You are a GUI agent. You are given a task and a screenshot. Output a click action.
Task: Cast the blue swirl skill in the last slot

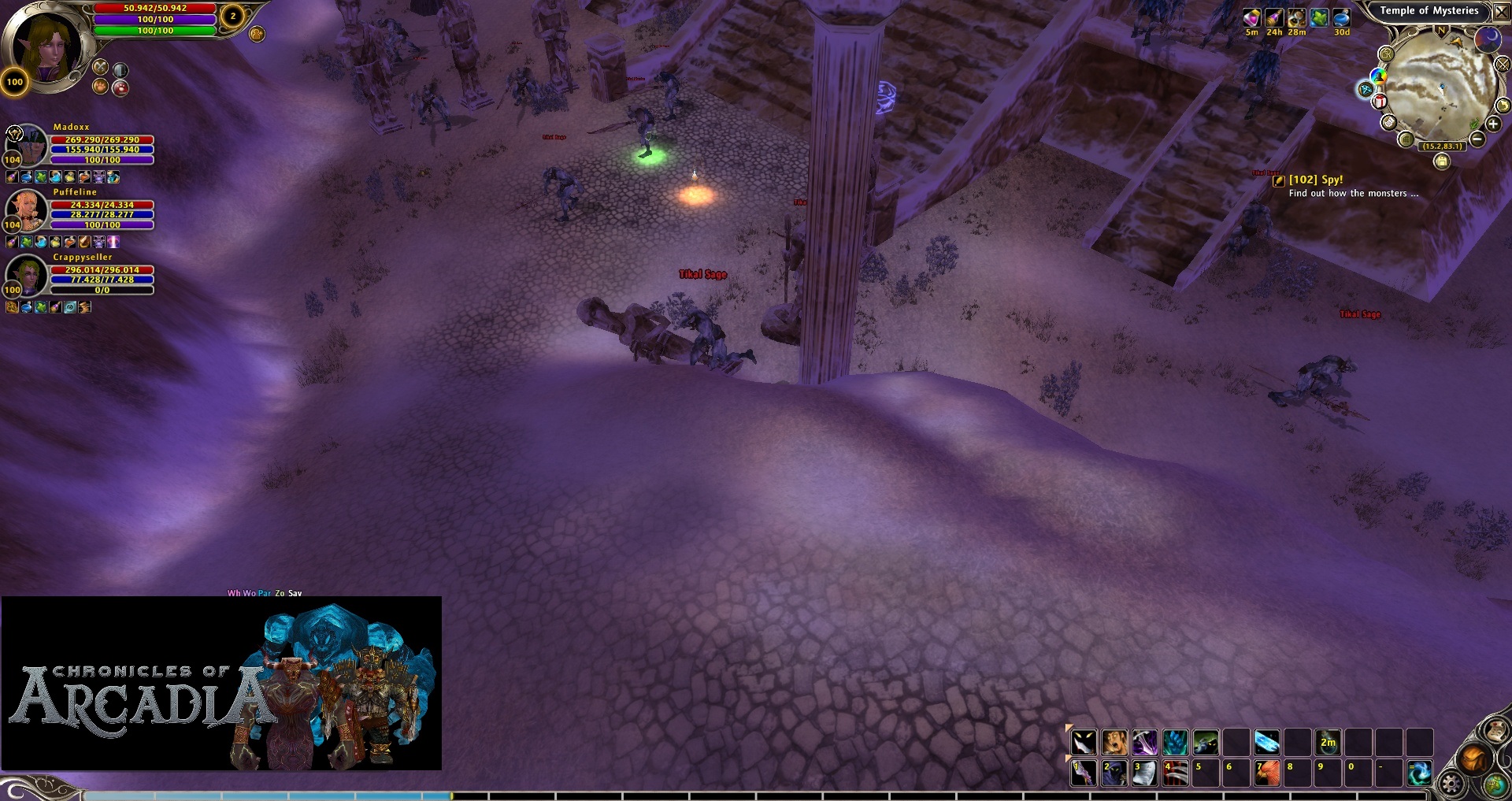click(x=1419, y=773)
